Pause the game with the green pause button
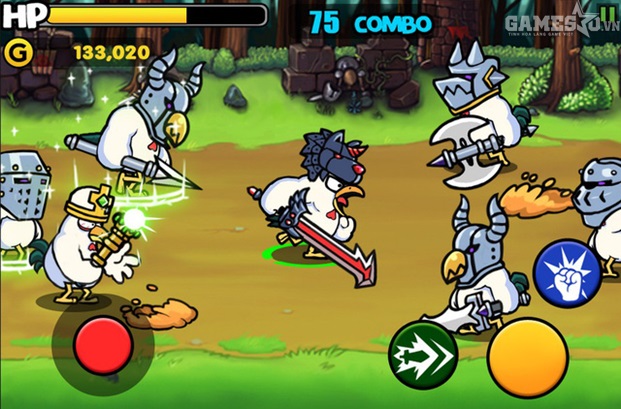The height and width of the screenshot is (409, 621). tap(609, 16)
